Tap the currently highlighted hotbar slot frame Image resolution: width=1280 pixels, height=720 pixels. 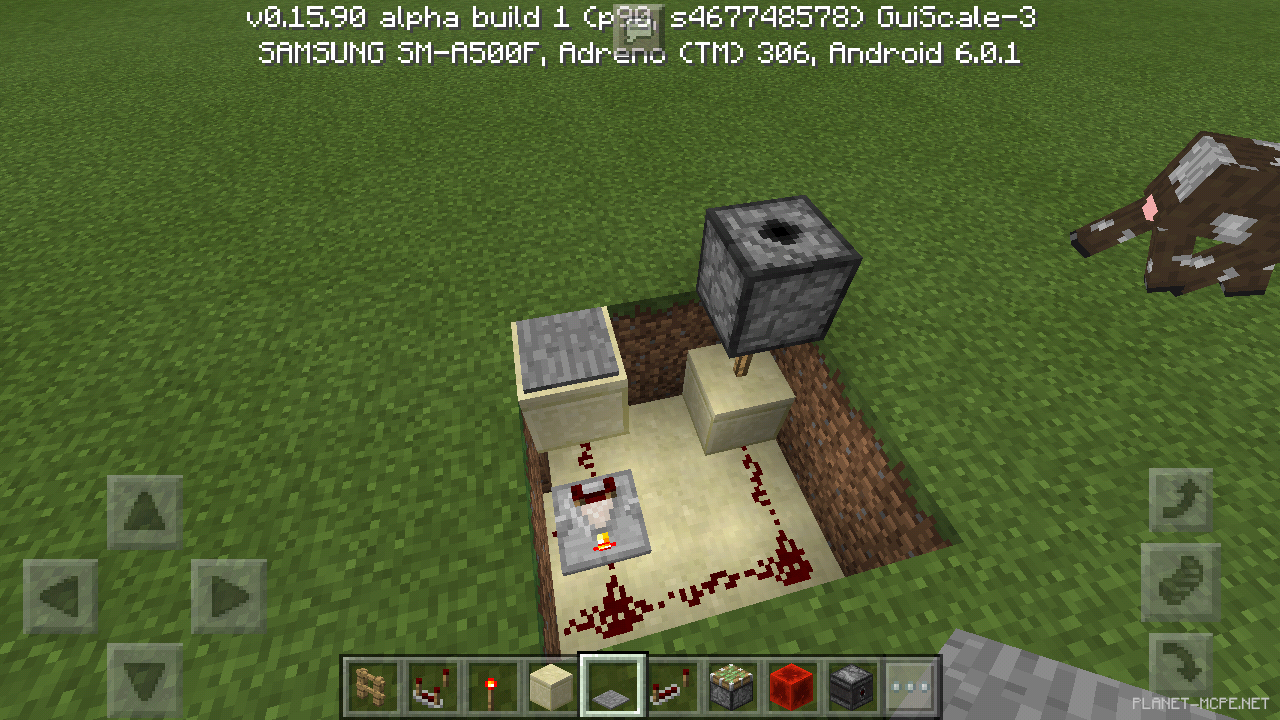[x=611, y=685]
